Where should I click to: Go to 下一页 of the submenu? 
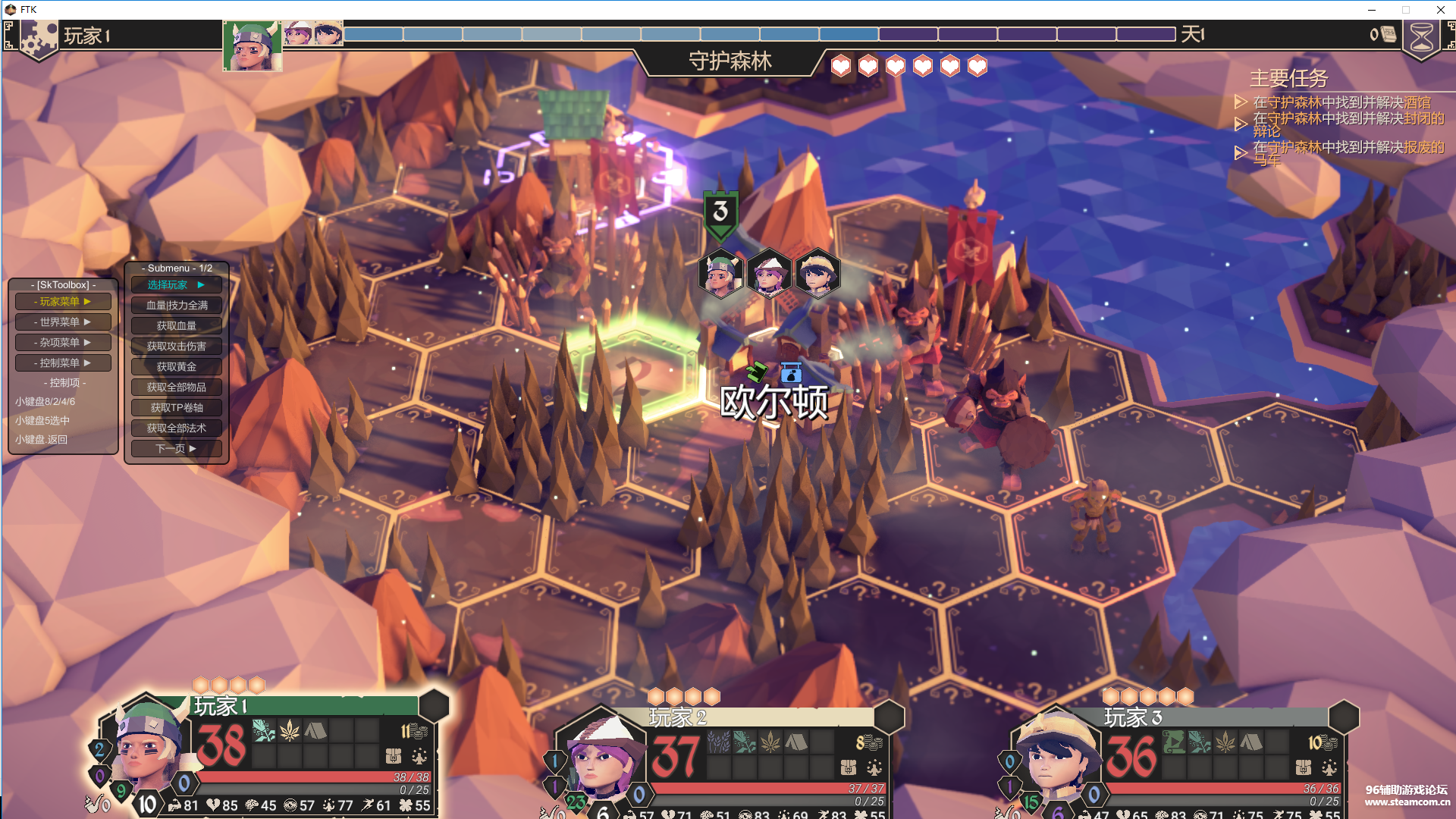click(x=176, y=449)
